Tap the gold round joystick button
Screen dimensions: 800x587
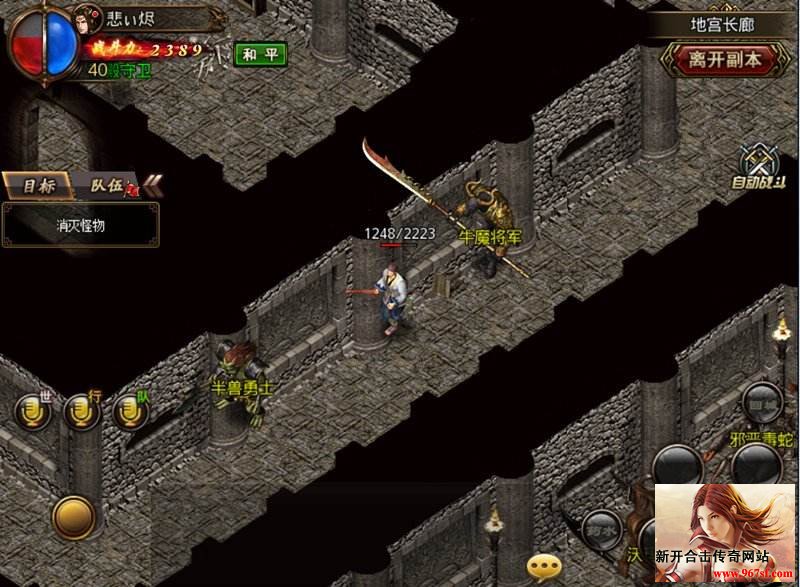pyautogui.click(x=74, y=516)
